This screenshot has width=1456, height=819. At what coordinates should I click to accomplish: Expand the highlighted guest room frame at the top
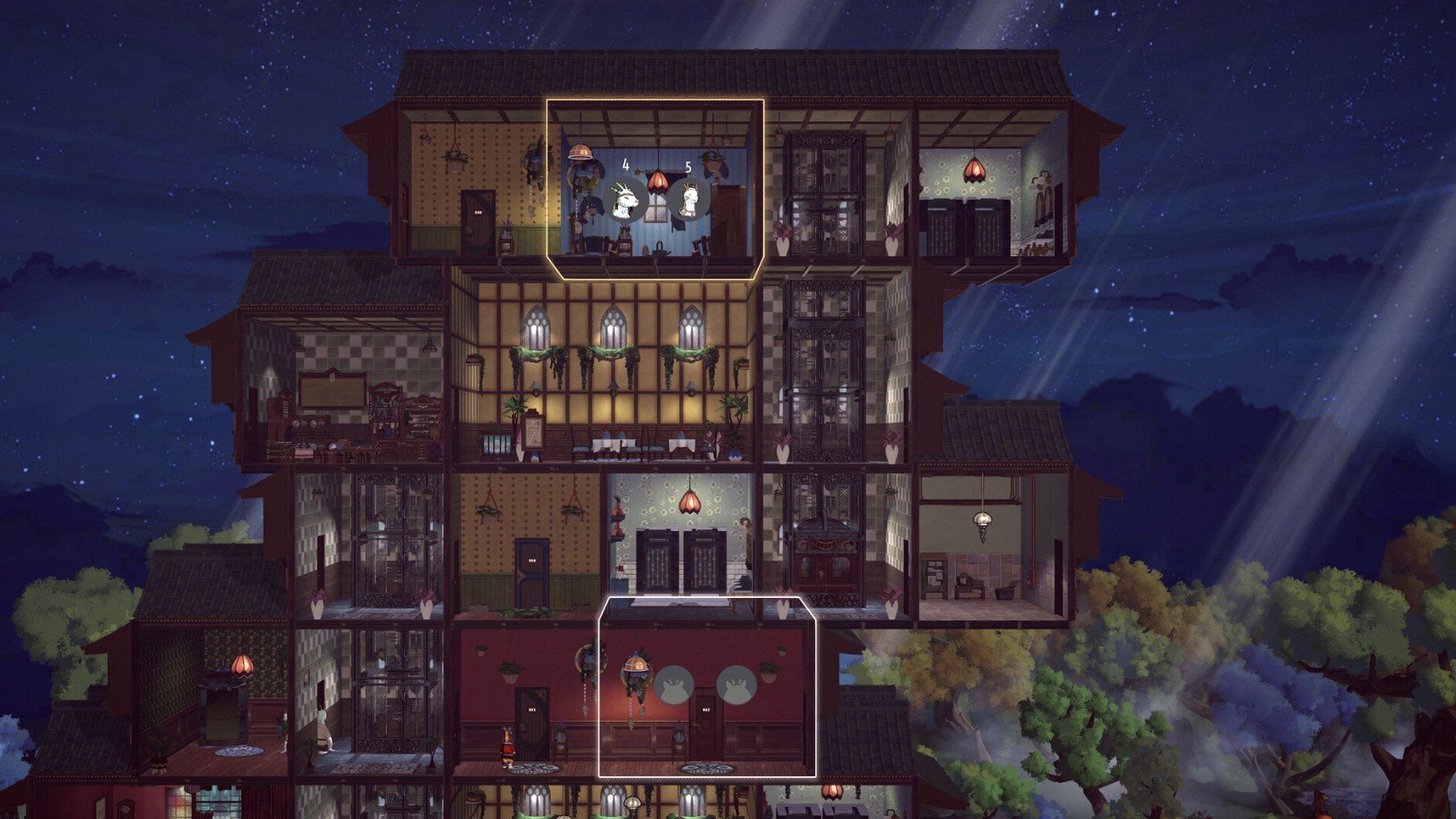[x=655, y=102]
